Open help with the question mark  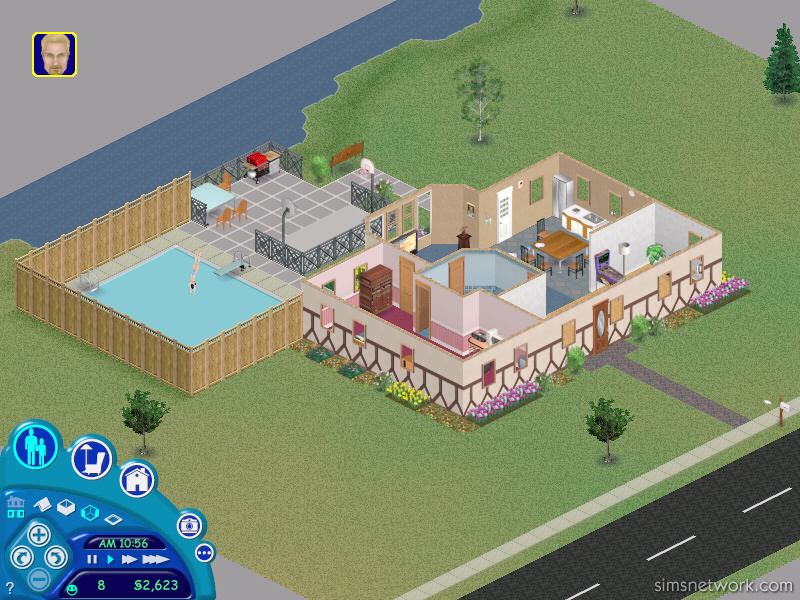click(10, 587)
